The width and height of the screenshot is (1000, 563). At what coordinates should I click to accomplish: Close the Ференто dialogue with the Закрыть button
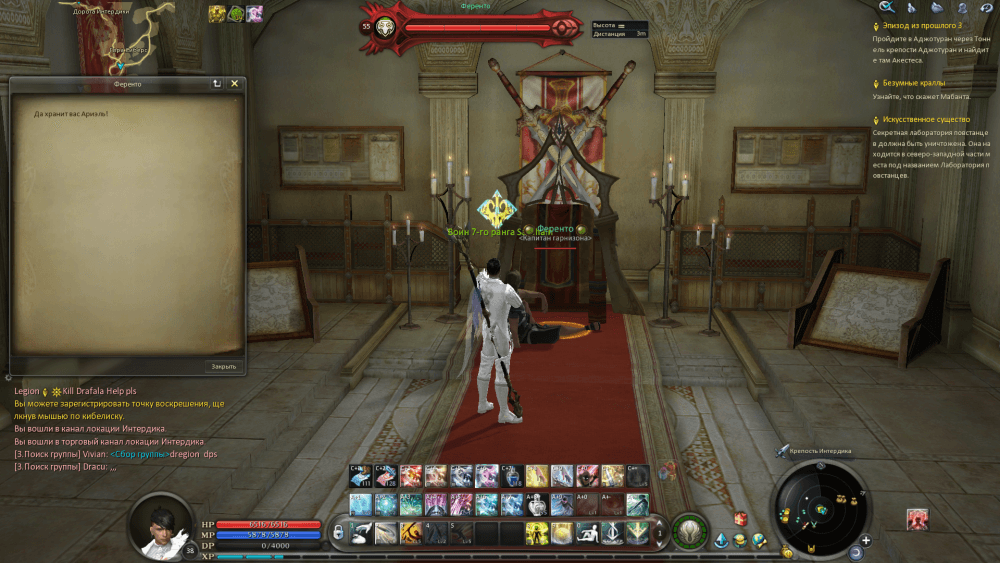[223, 366]
